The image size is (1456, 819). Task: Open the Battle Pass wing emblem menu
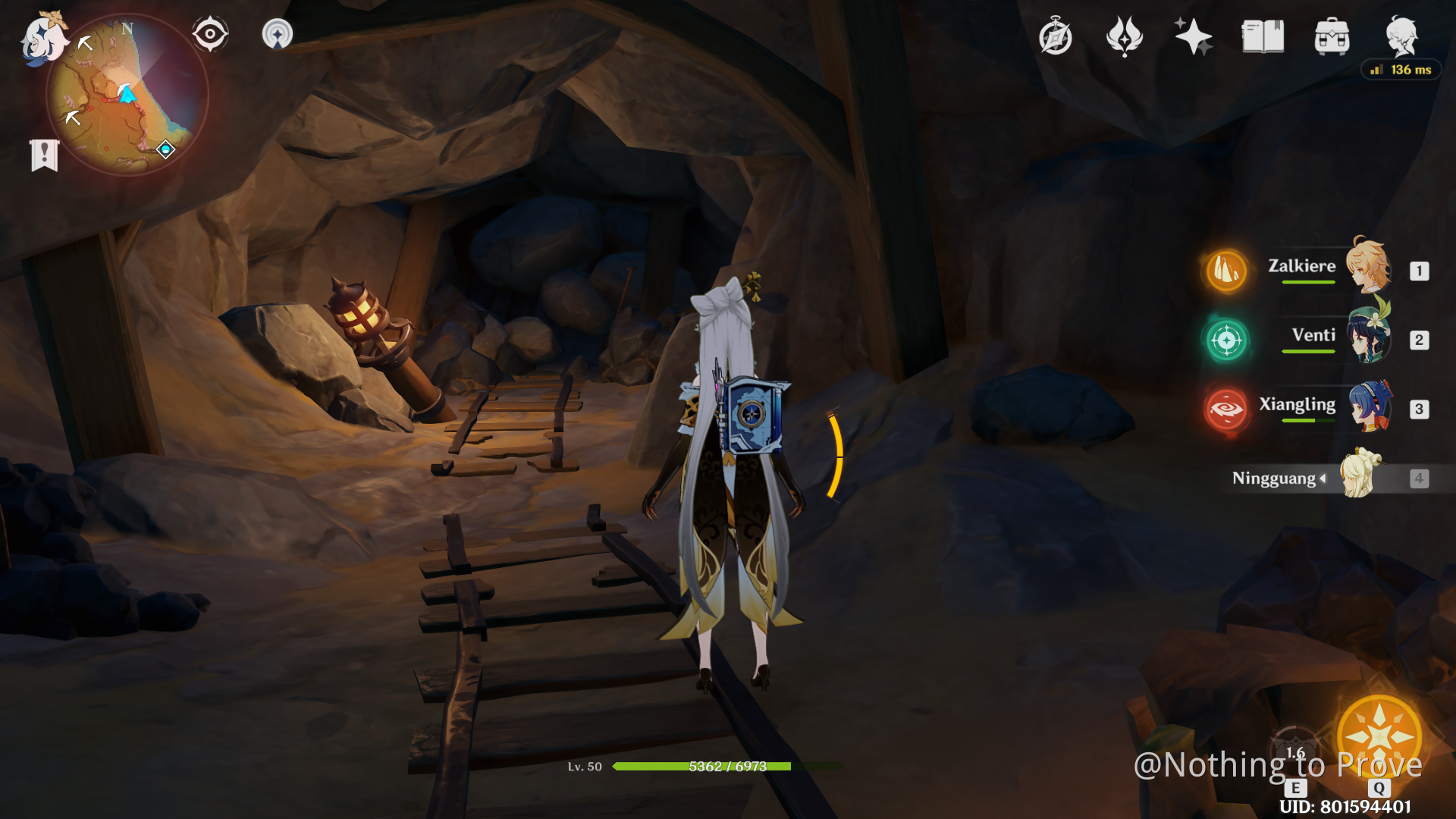(1125, 34)
